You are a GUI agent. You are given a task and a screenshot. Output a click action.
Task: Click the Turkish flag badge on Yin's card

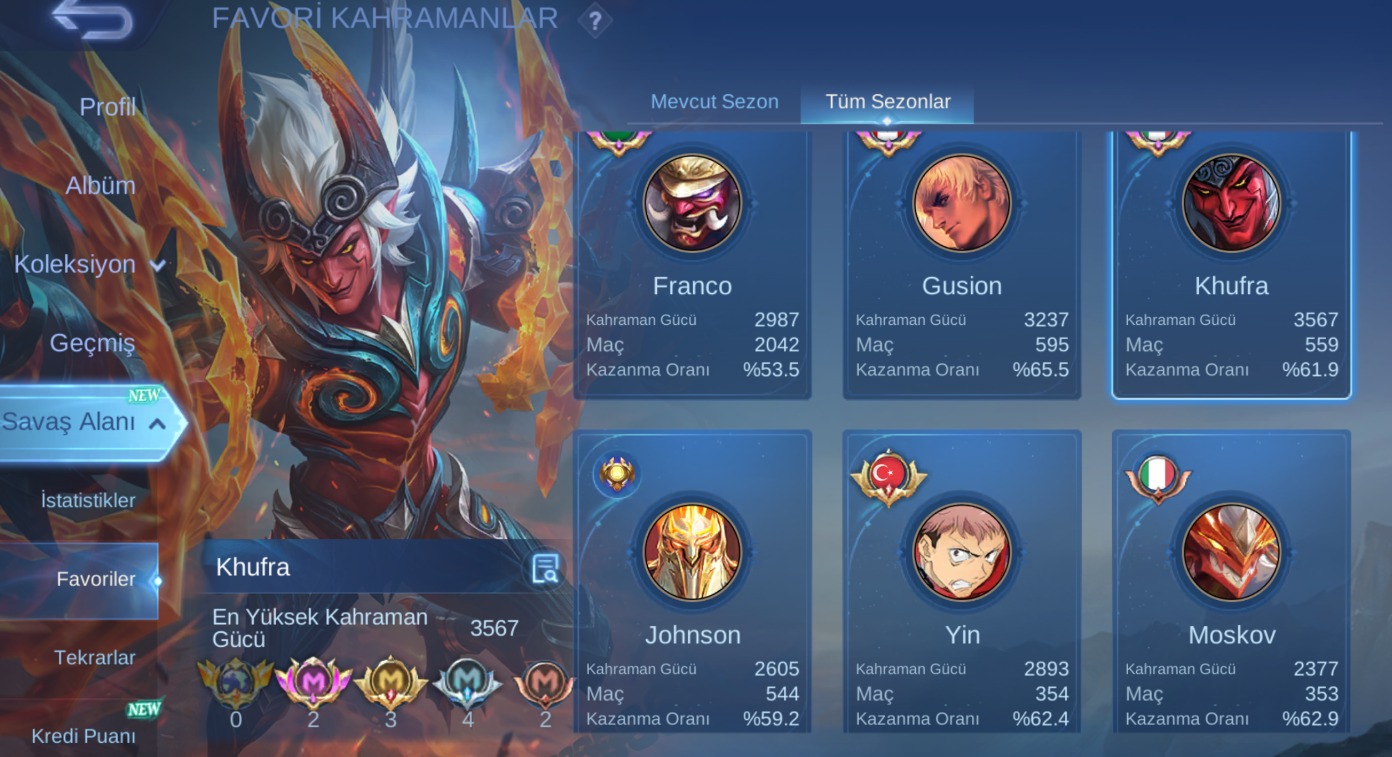point(887,470)
